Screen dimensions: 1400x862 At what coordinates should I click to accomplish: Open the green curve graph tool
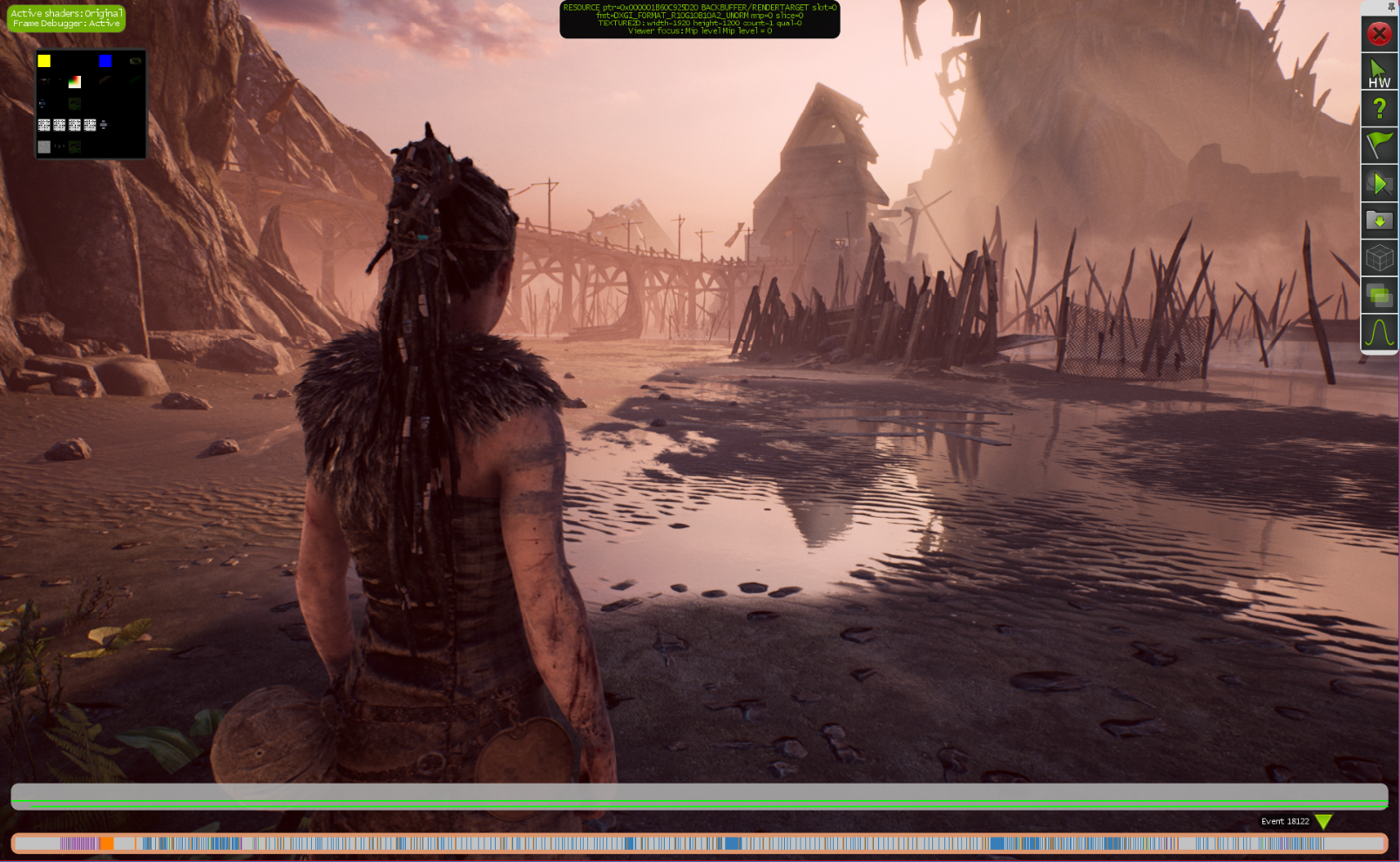[x=1379, y=333]
